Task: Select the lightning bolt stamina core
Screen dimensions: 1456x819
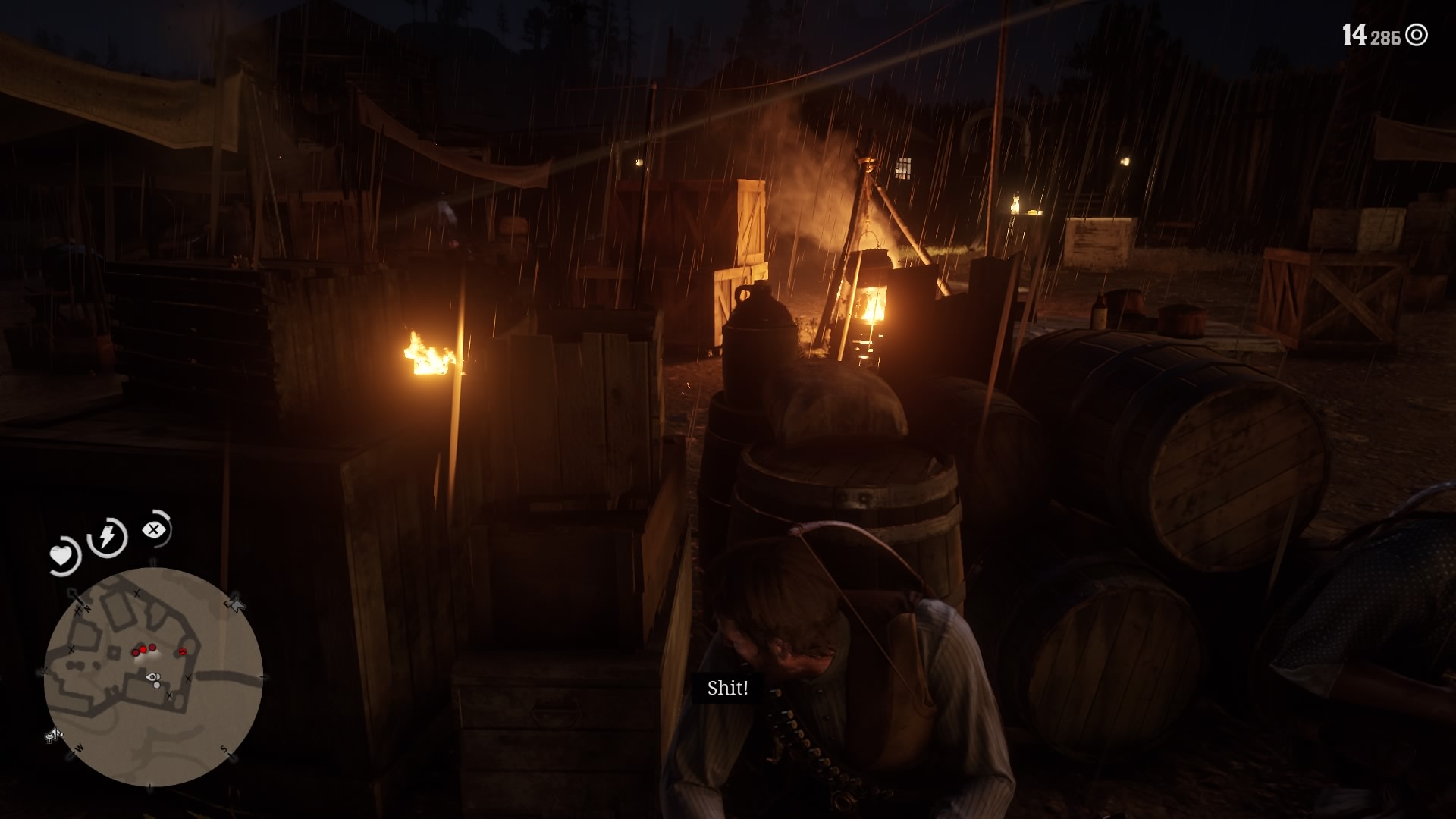Action: [108, 537]
